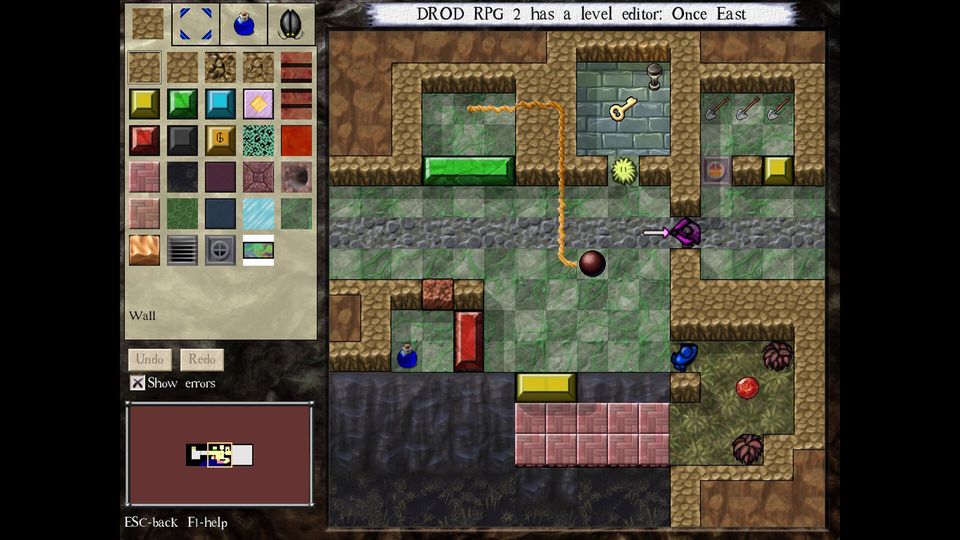
Task: Pick the grey stairs tile
Action: click(182, 250)
